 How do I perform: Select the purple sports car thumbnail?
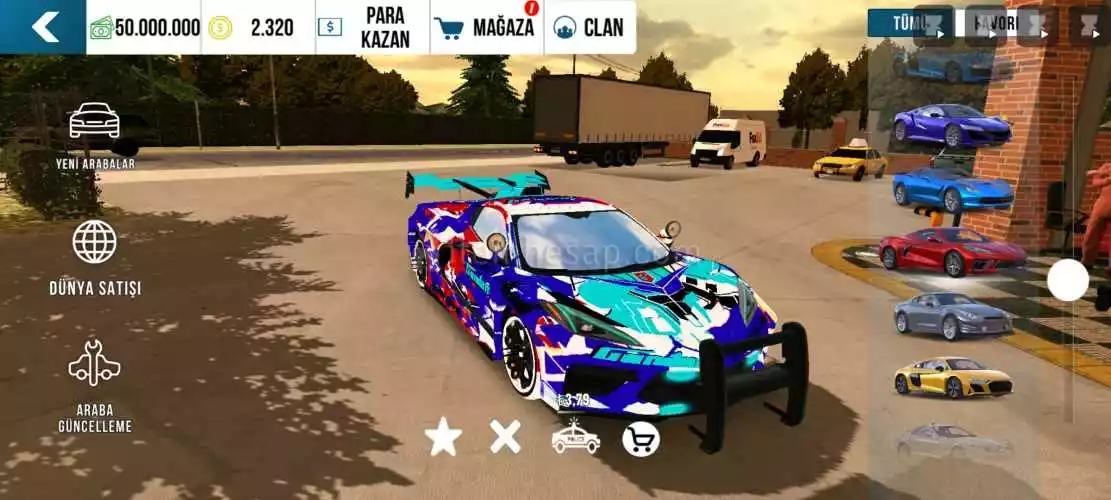(x=952, y=124)
